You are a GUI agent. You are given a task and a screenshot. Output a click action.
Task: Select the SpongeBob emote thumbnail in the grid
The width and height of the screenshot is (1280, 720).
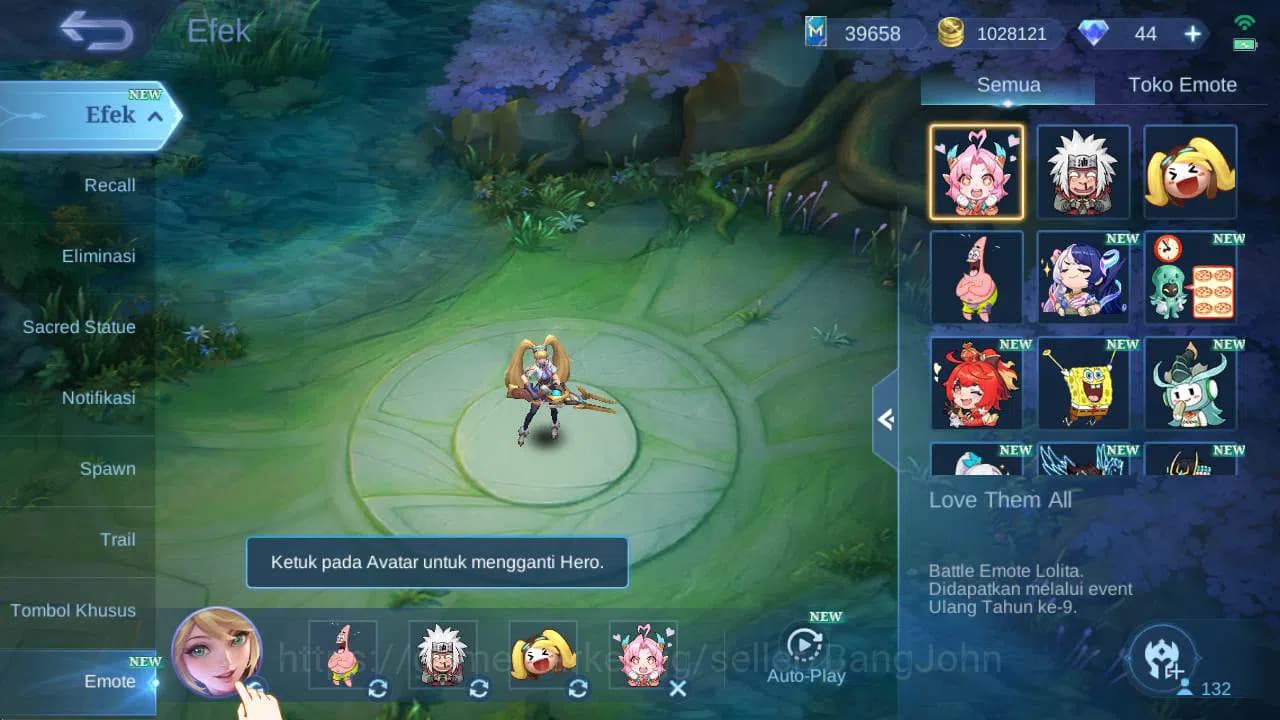(x=1083, y=383)
